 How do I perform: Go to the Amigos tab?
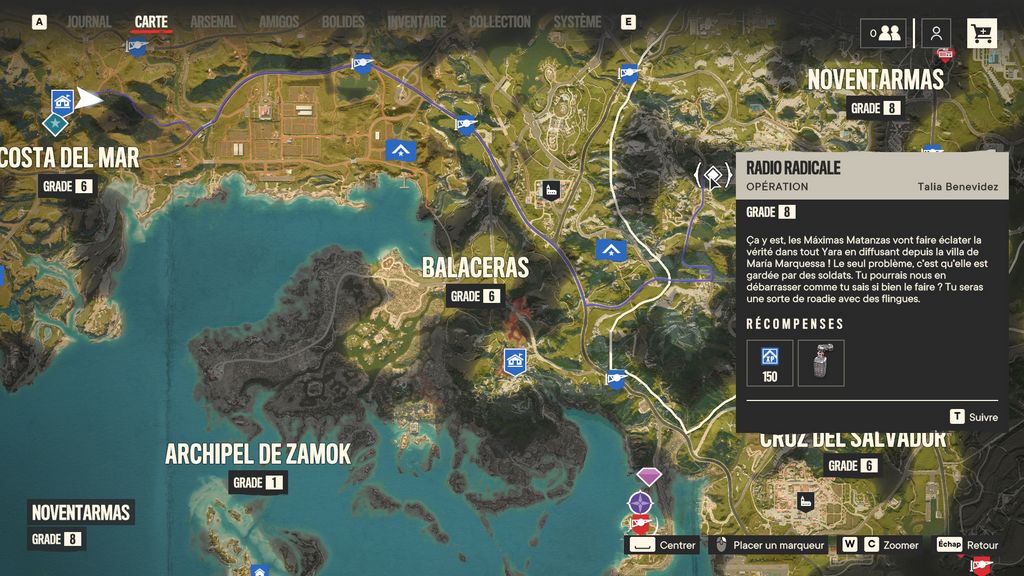[279, 22]
